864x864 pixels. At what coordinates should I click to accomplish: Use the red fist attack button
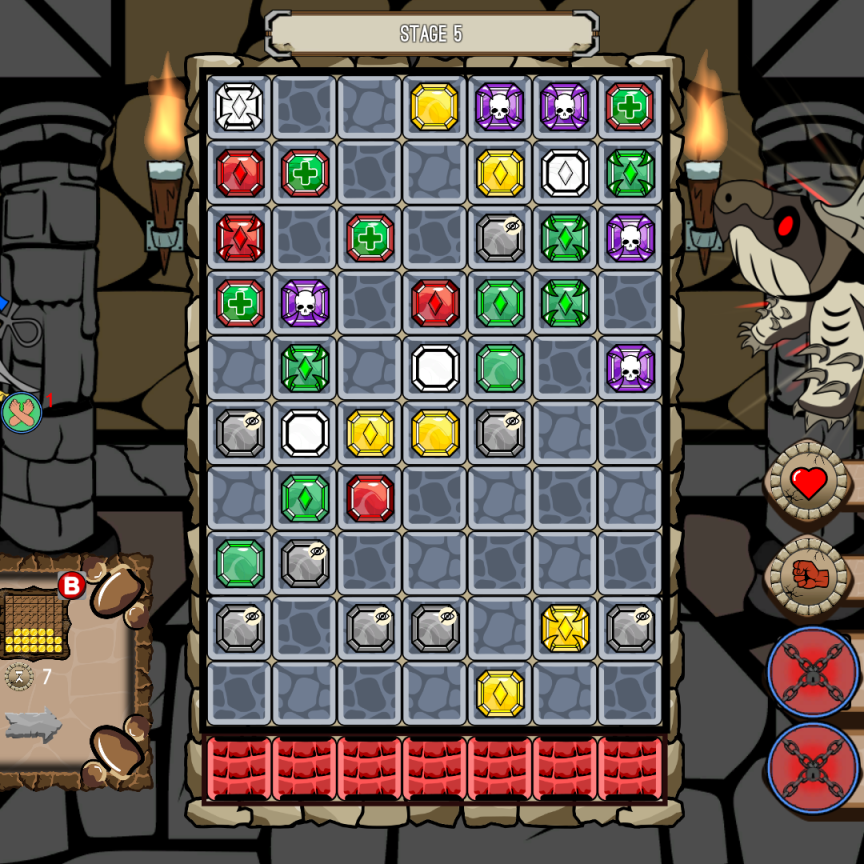coord(808,575)
